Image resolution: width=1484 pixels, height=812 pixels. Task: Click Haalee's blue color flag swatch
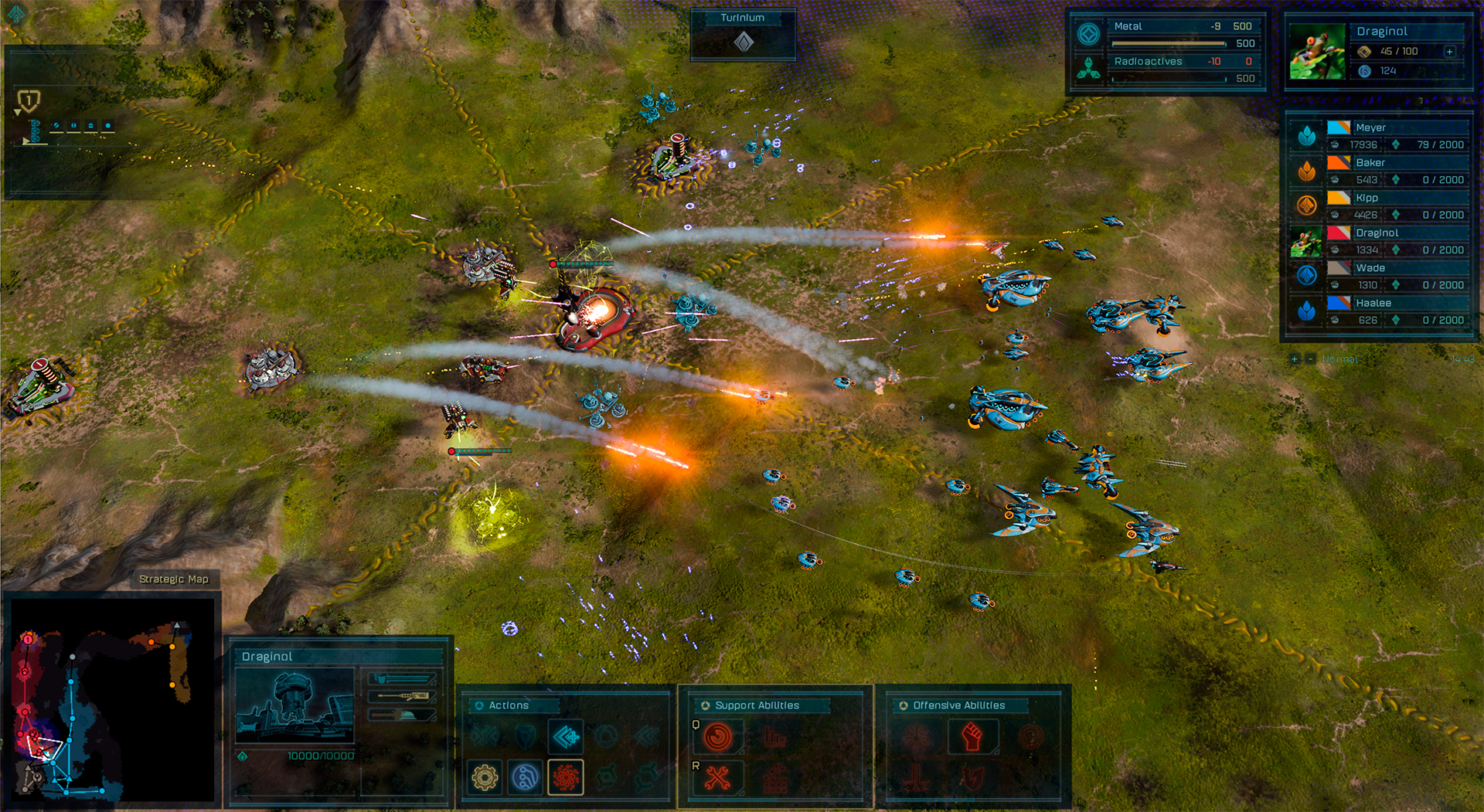click(x=1335, y=303)
